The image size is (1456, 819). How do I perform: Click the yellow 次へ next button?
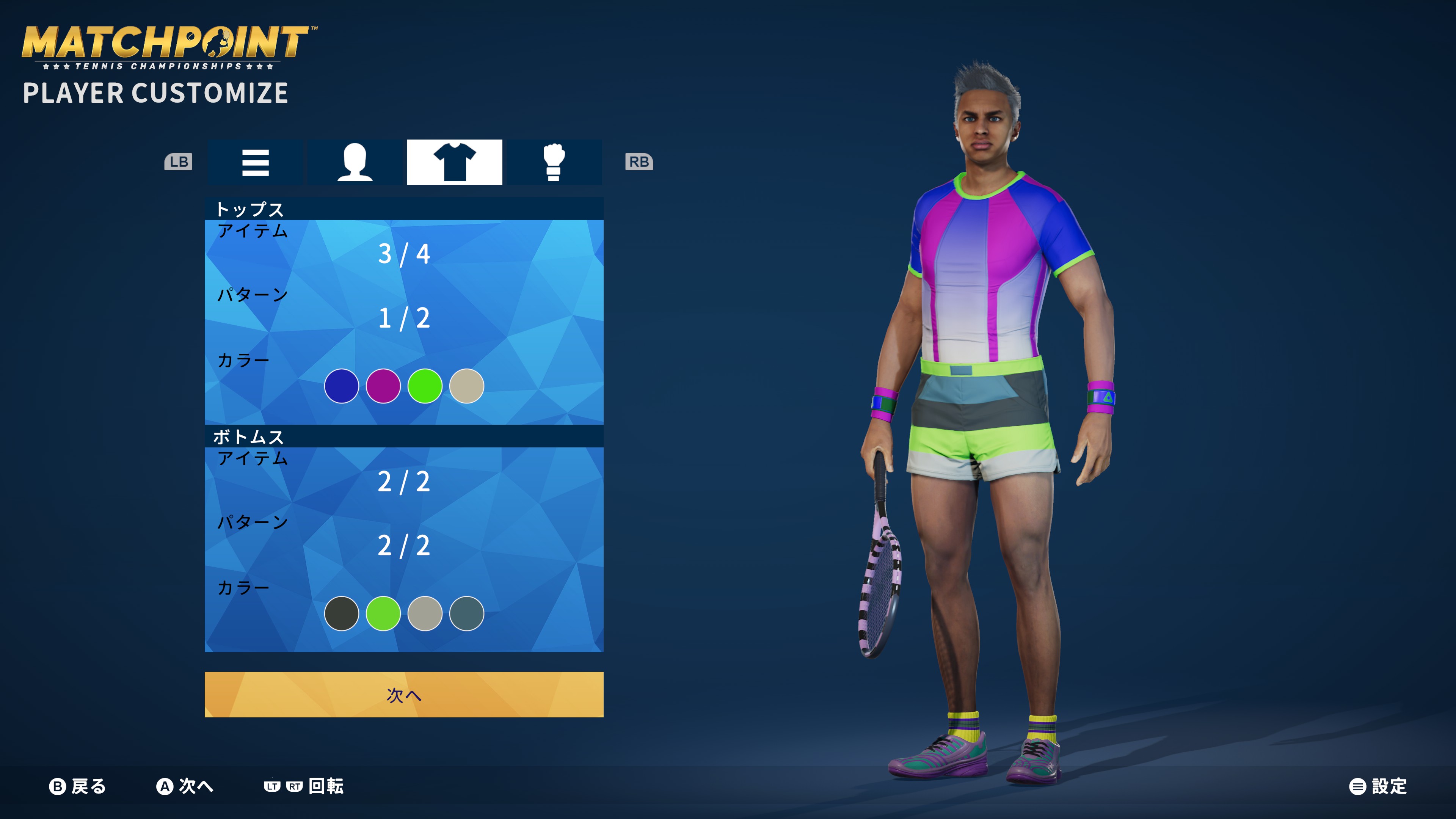403,695
